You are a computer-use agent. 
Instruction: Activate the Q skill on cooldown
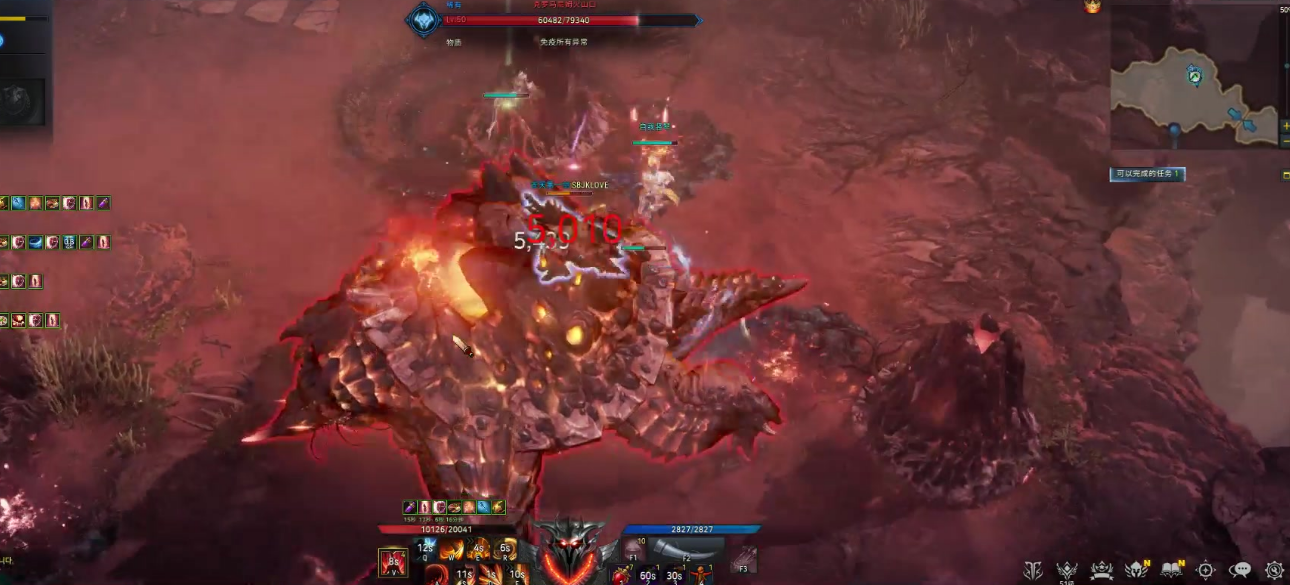coord(426,550)
